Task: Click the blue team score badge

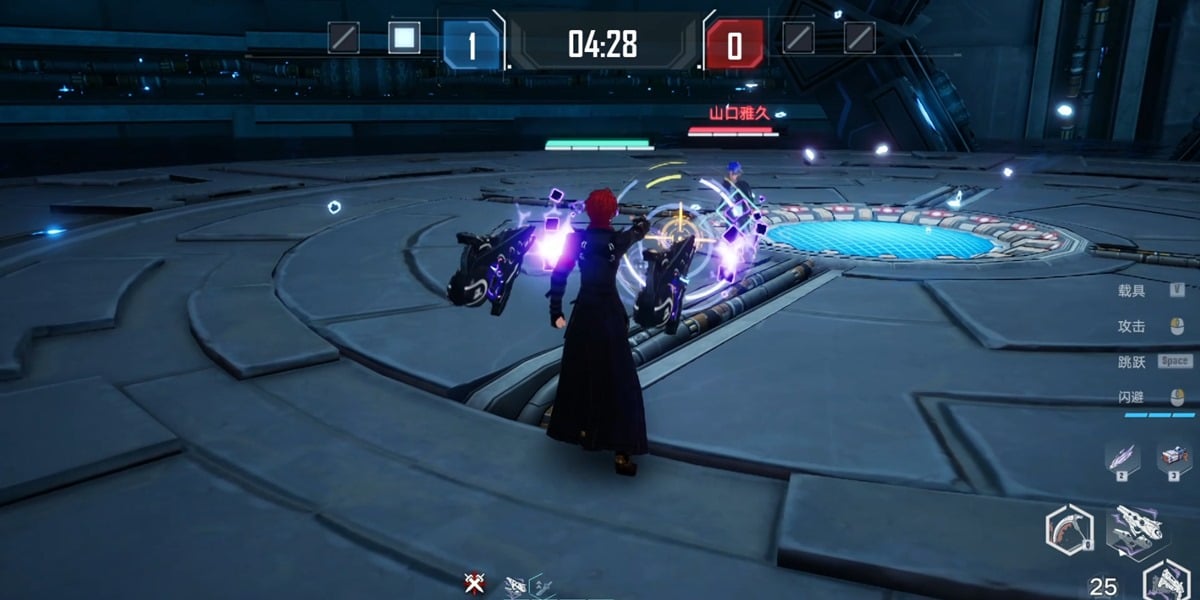Action: click(471, 45)
